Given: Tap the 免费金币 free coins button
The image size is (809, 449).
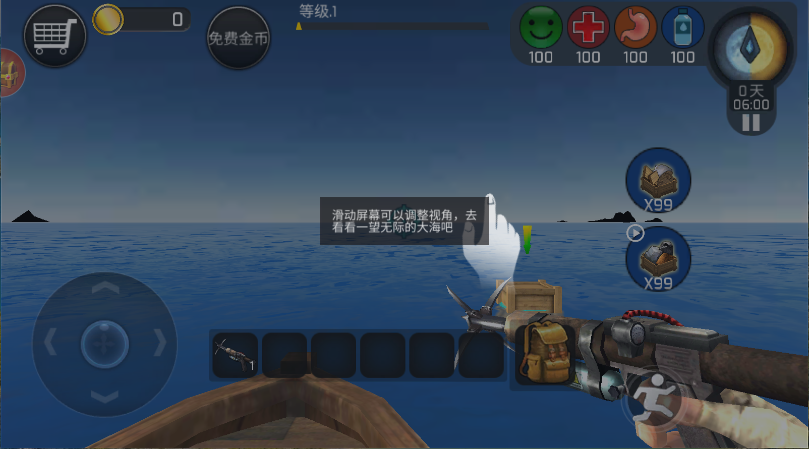Looking at the screenshot, I should tap(238, 39).
